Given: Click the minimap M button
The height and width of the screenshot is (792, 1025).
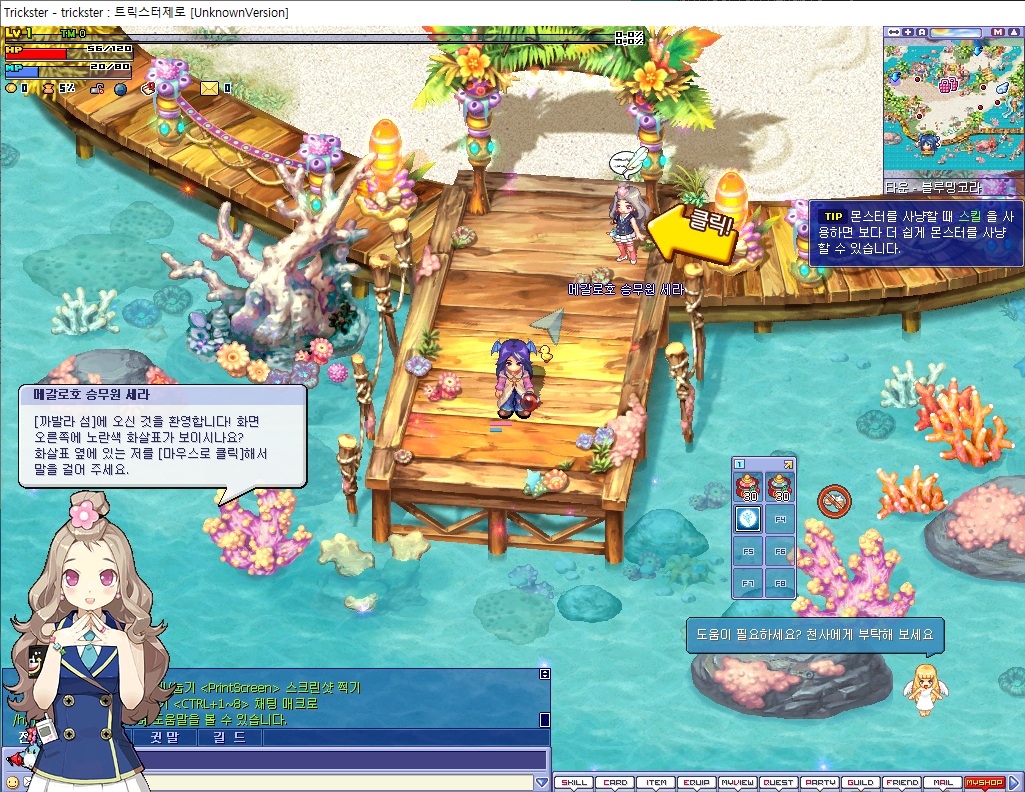Looking at the screenshot, I should tap(998, 32).
